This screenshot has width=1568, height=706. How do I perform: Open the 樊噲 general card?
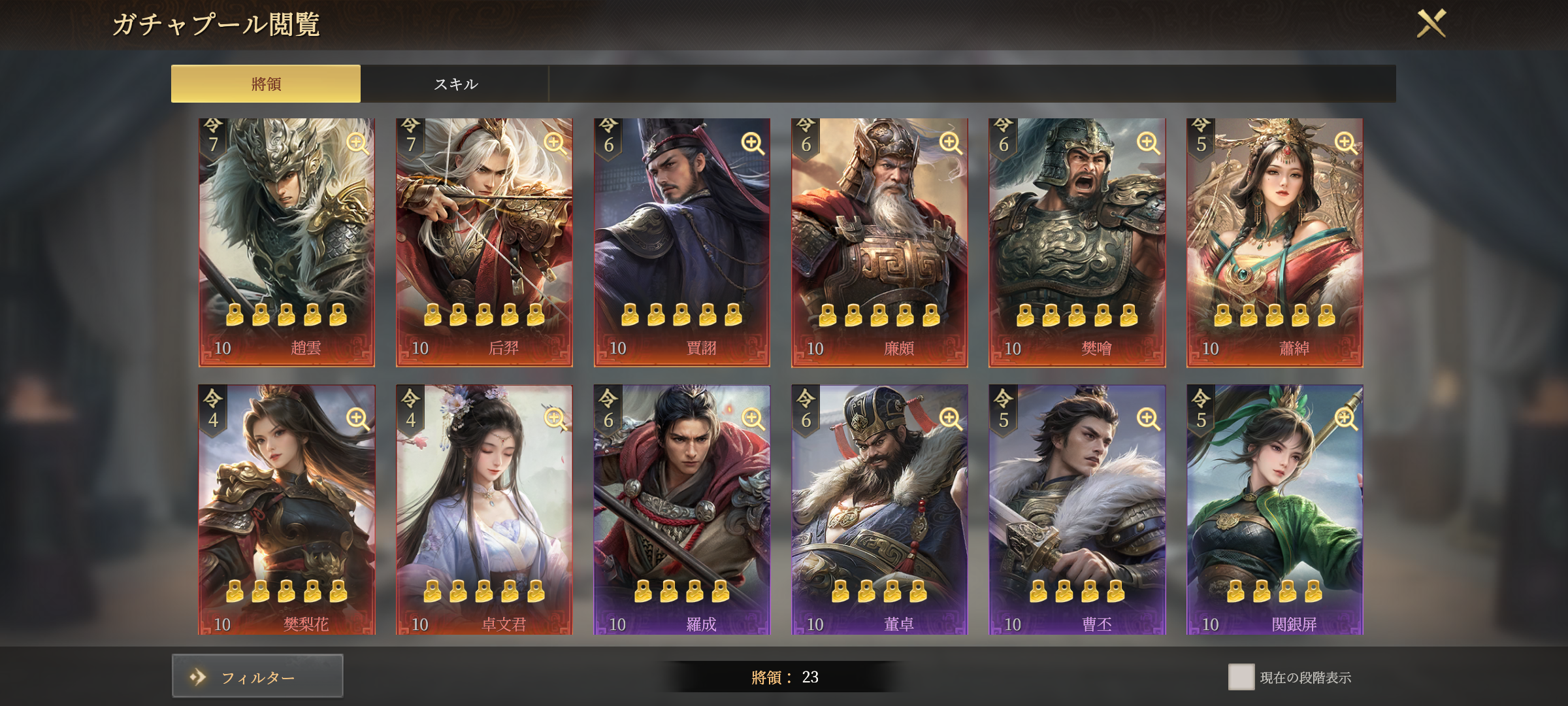(1077, 242)
